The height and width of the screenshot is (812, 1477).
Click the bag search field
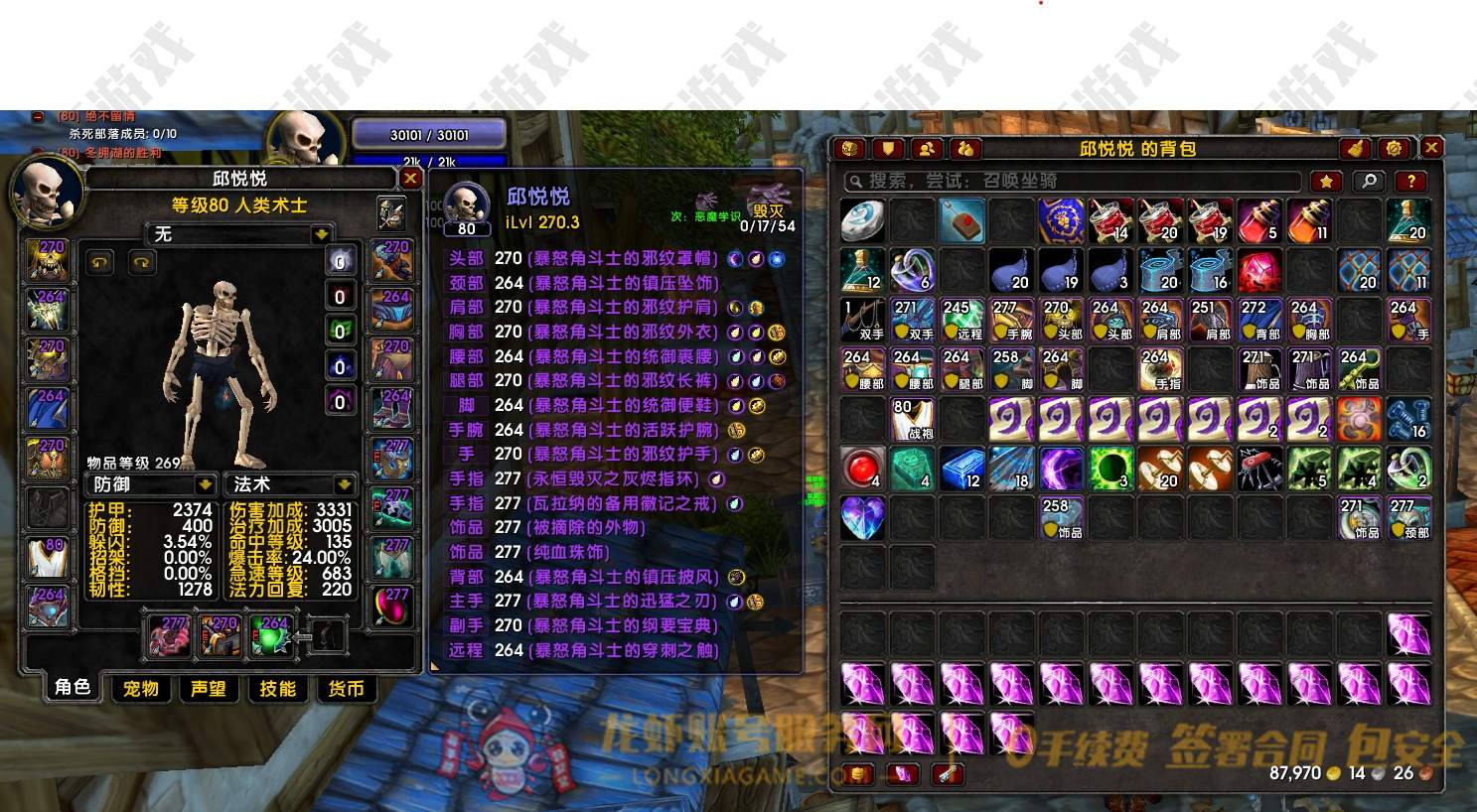click(x=1073, y=181)
